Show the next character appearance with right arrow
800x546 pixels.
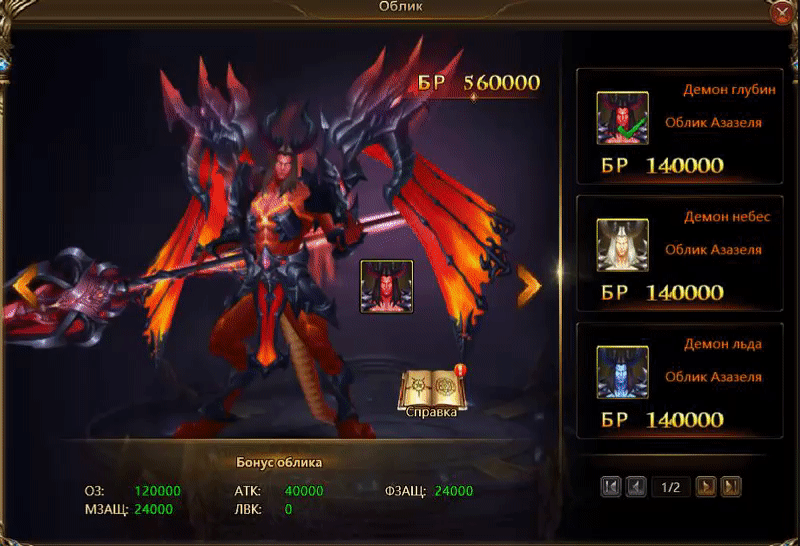[528, 286]
